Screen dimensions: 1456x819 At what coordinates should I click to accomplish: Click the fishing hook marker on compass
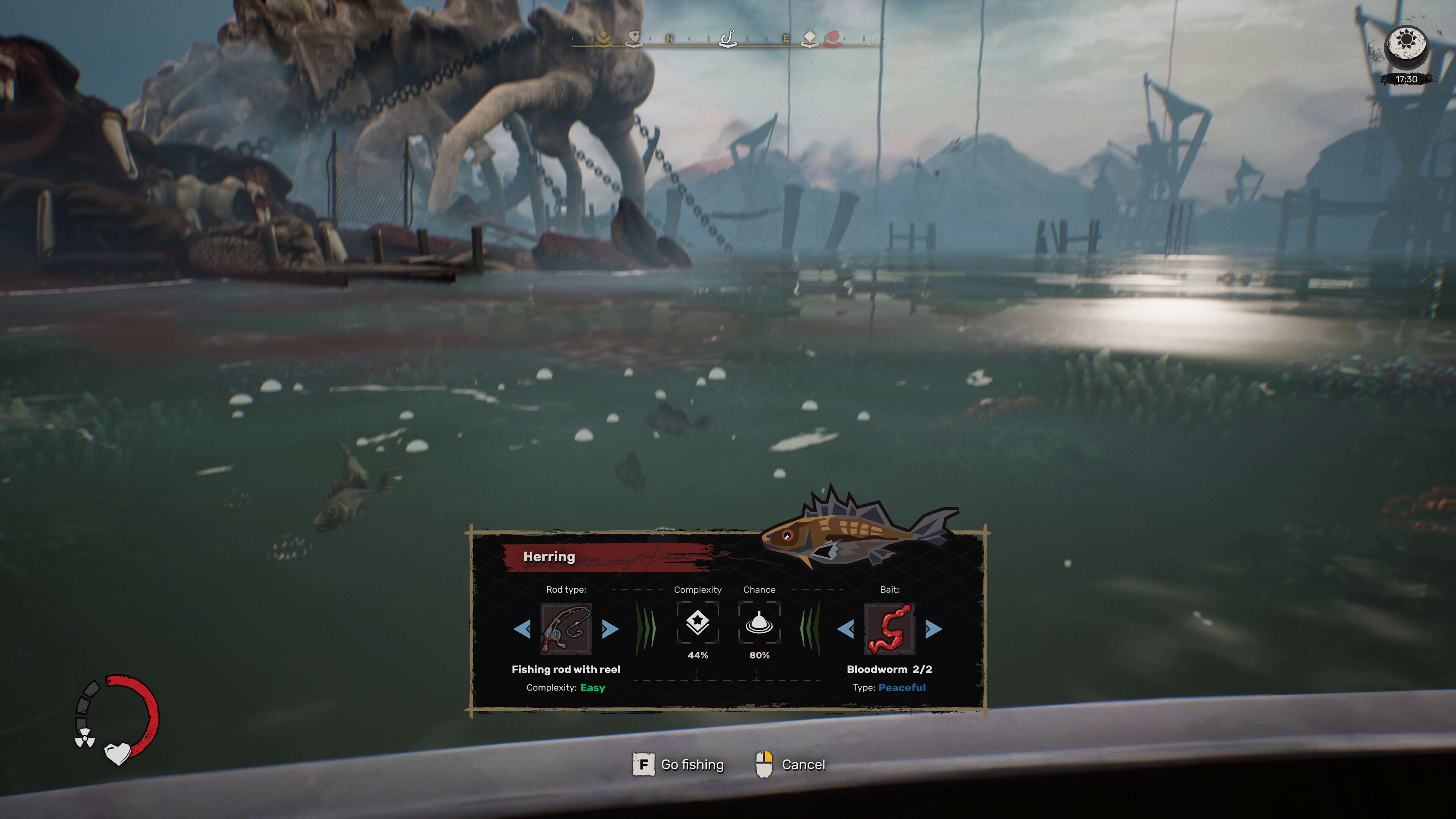coord(728,38)
